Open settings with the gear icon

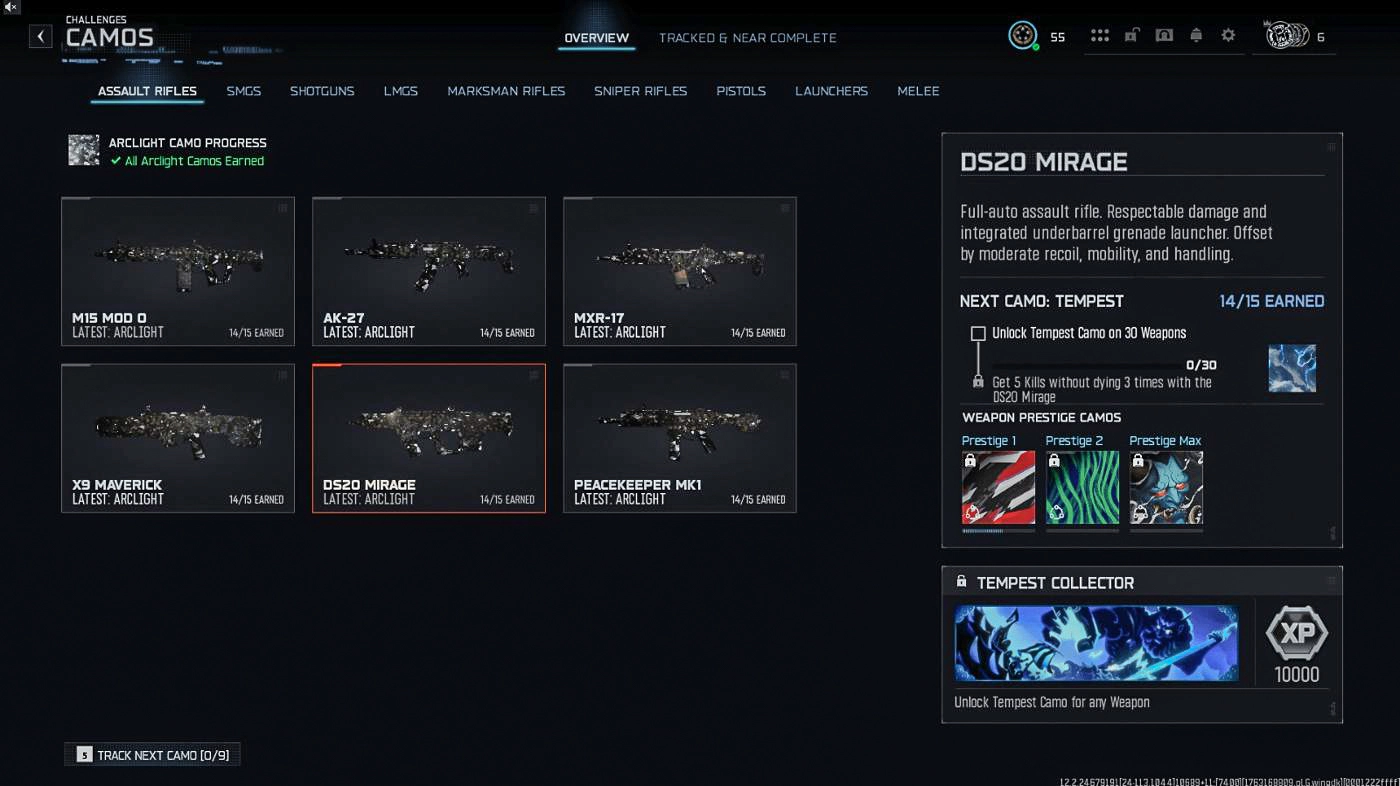coord(1228,35)
